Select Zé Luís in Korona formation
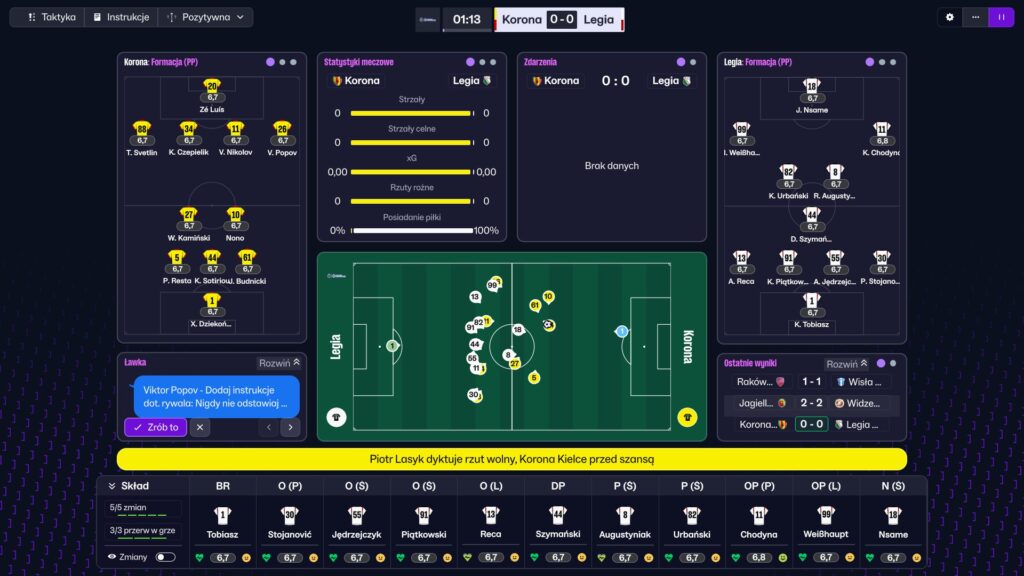 point(211,93)
